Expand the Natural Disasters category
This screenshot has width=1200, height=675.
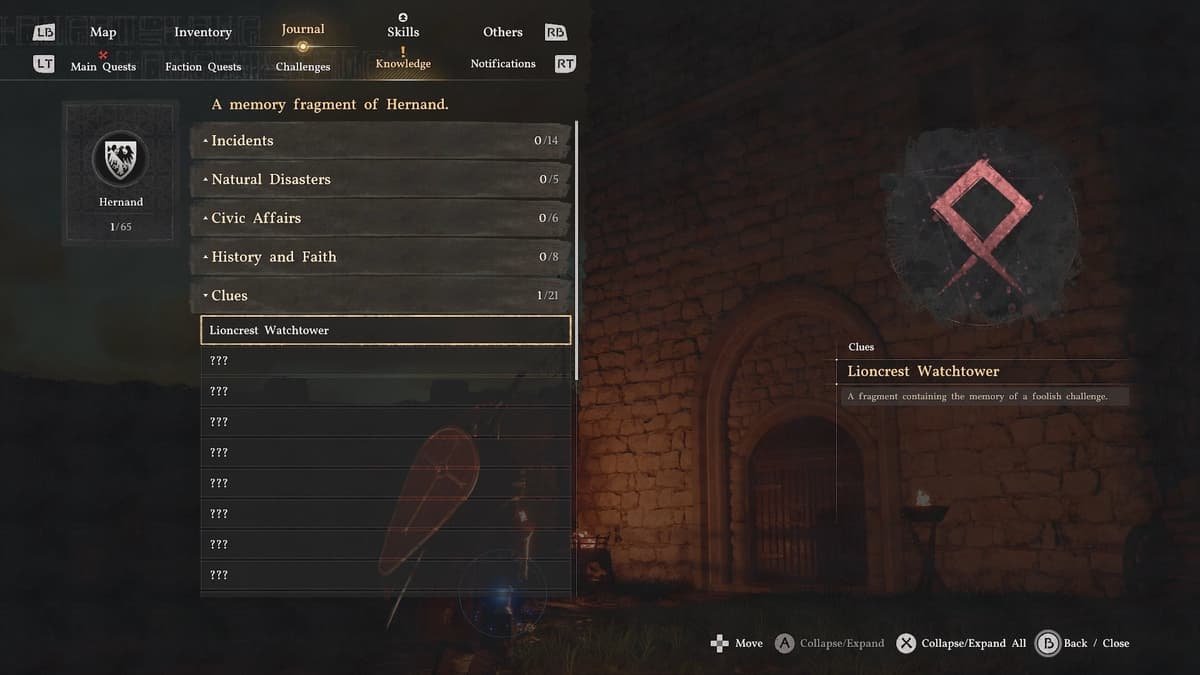coord(382,180)
